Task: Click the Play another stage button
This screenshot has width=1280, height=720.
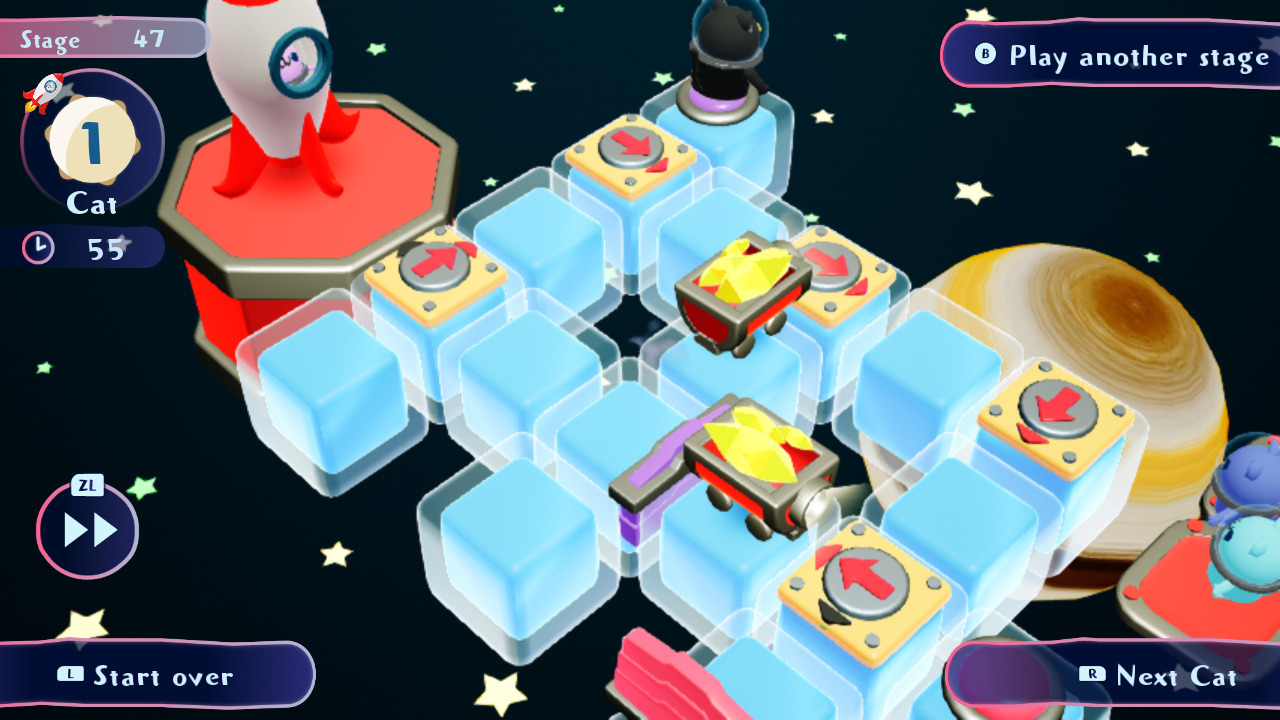Action: 1110,55
